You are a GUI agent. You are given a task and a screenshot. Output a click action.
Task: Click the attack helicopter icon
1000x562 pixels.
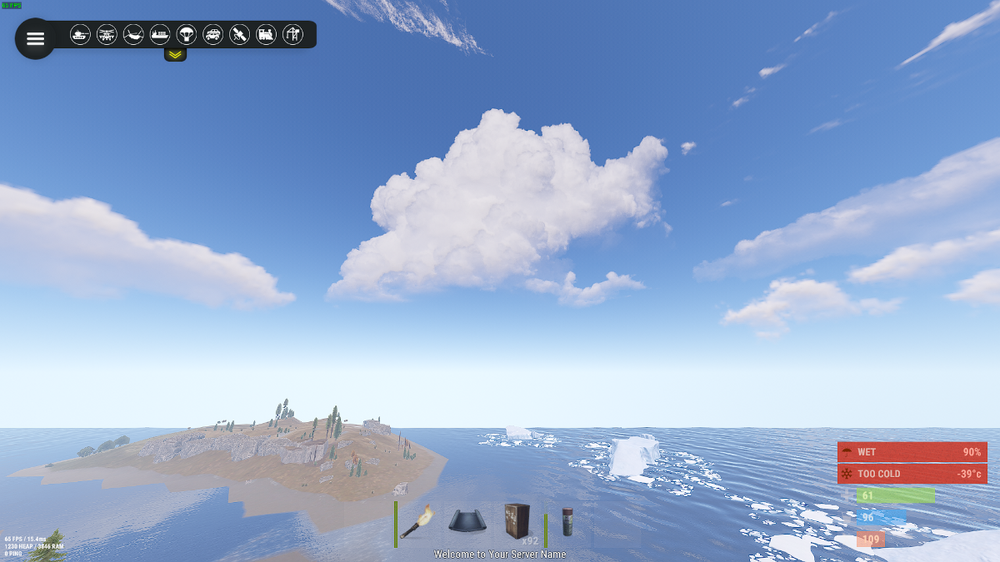[x=107, y=35]
